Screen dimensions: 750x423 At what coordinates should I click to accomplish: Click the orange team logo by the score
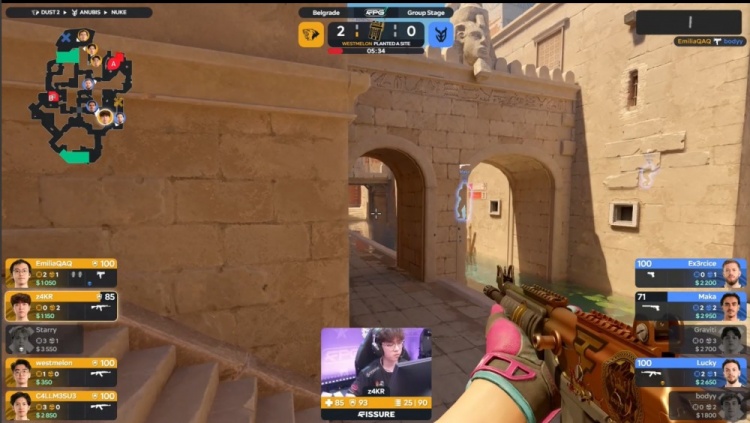311,35
